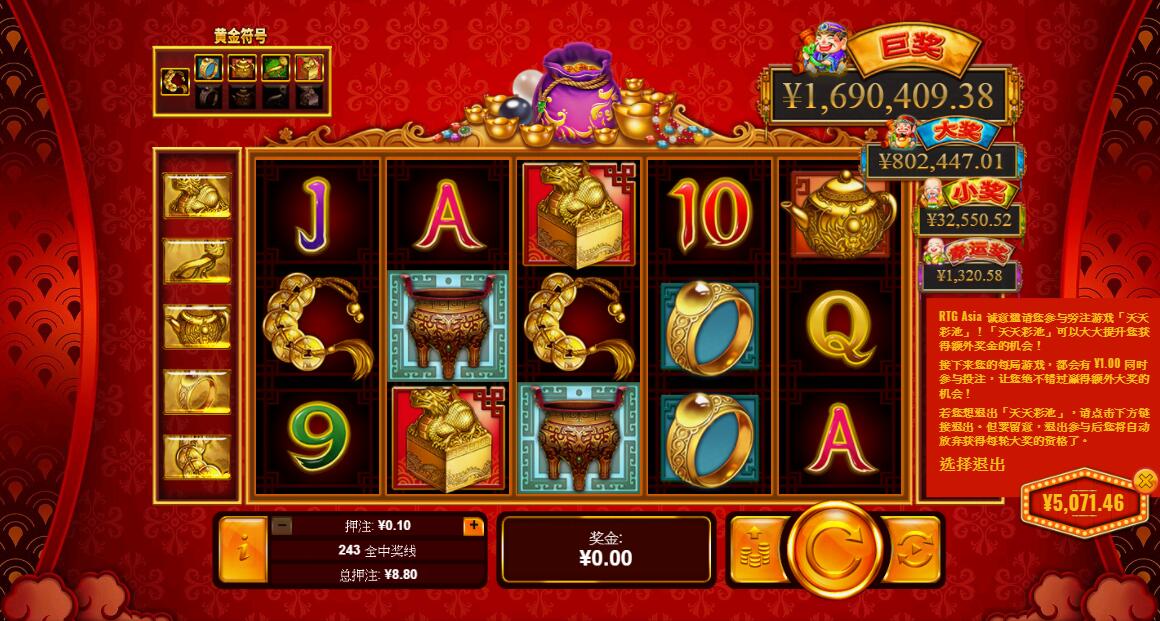Click the 选择退出 opt-out link
Image resolution: width=1160 pixels, height=621 pixels.
972,464
